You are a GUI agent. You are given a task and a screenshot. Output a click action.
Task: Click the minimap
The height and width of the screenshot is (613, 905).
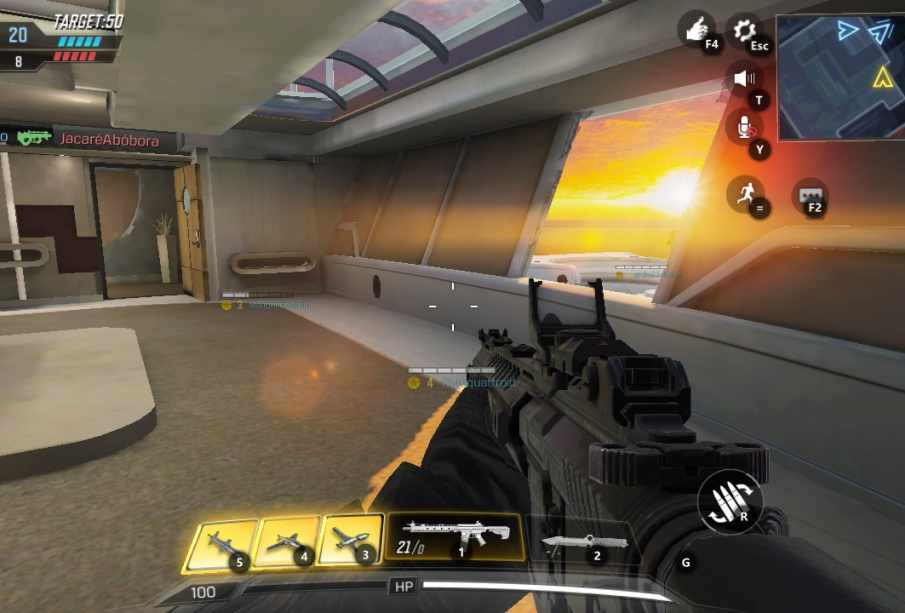click(x=840, y=77)
